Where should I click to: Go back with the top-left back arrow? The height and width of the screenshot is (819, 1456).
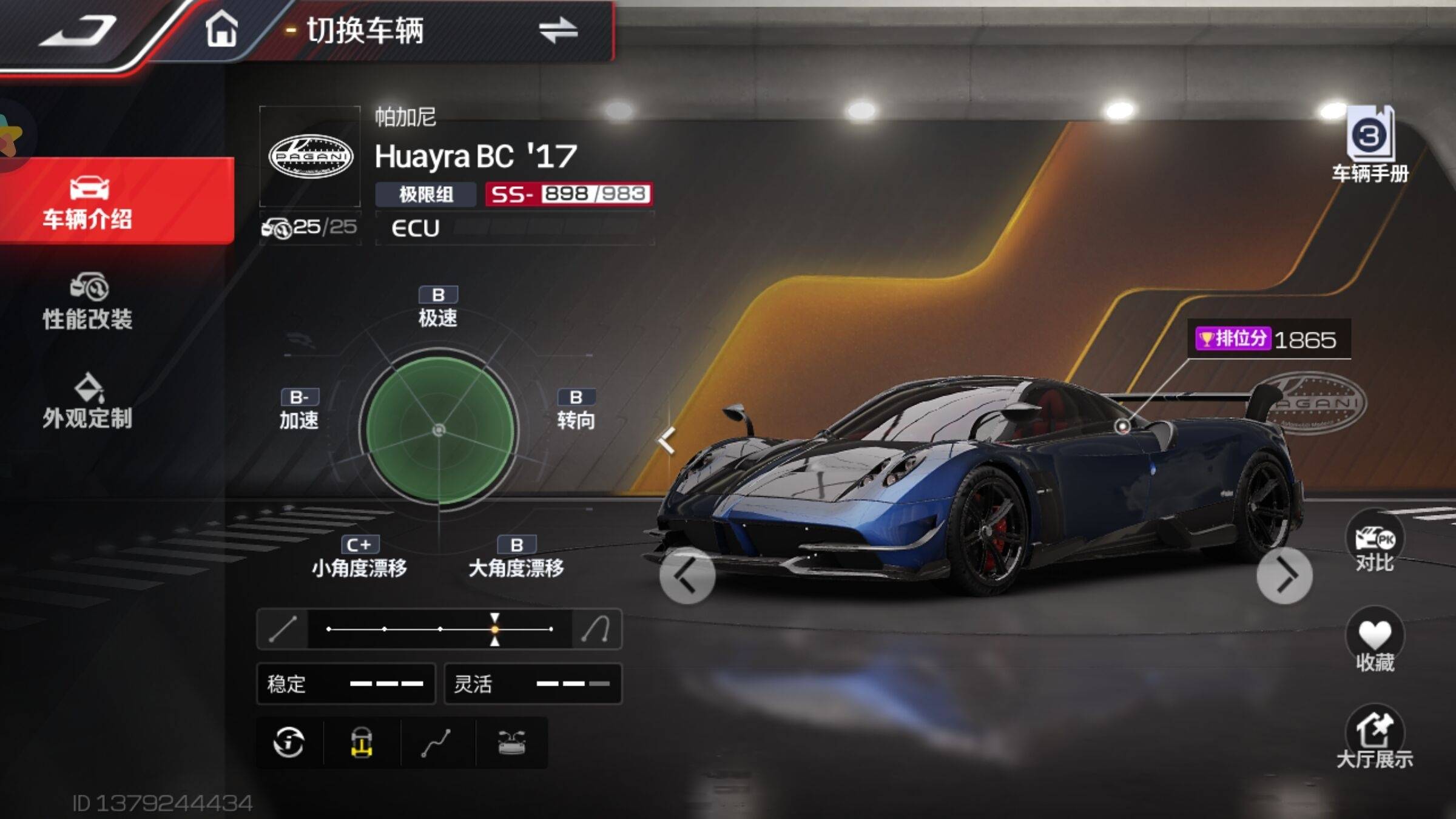79,30
